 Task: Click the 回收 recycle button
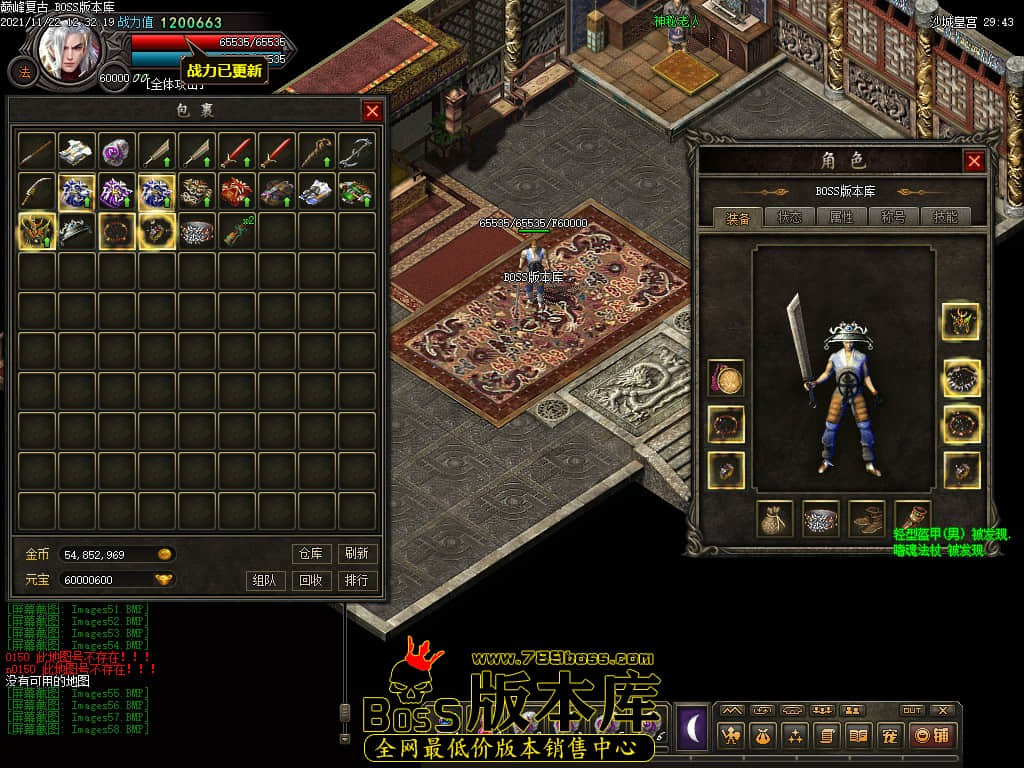(x=311, y=580)
